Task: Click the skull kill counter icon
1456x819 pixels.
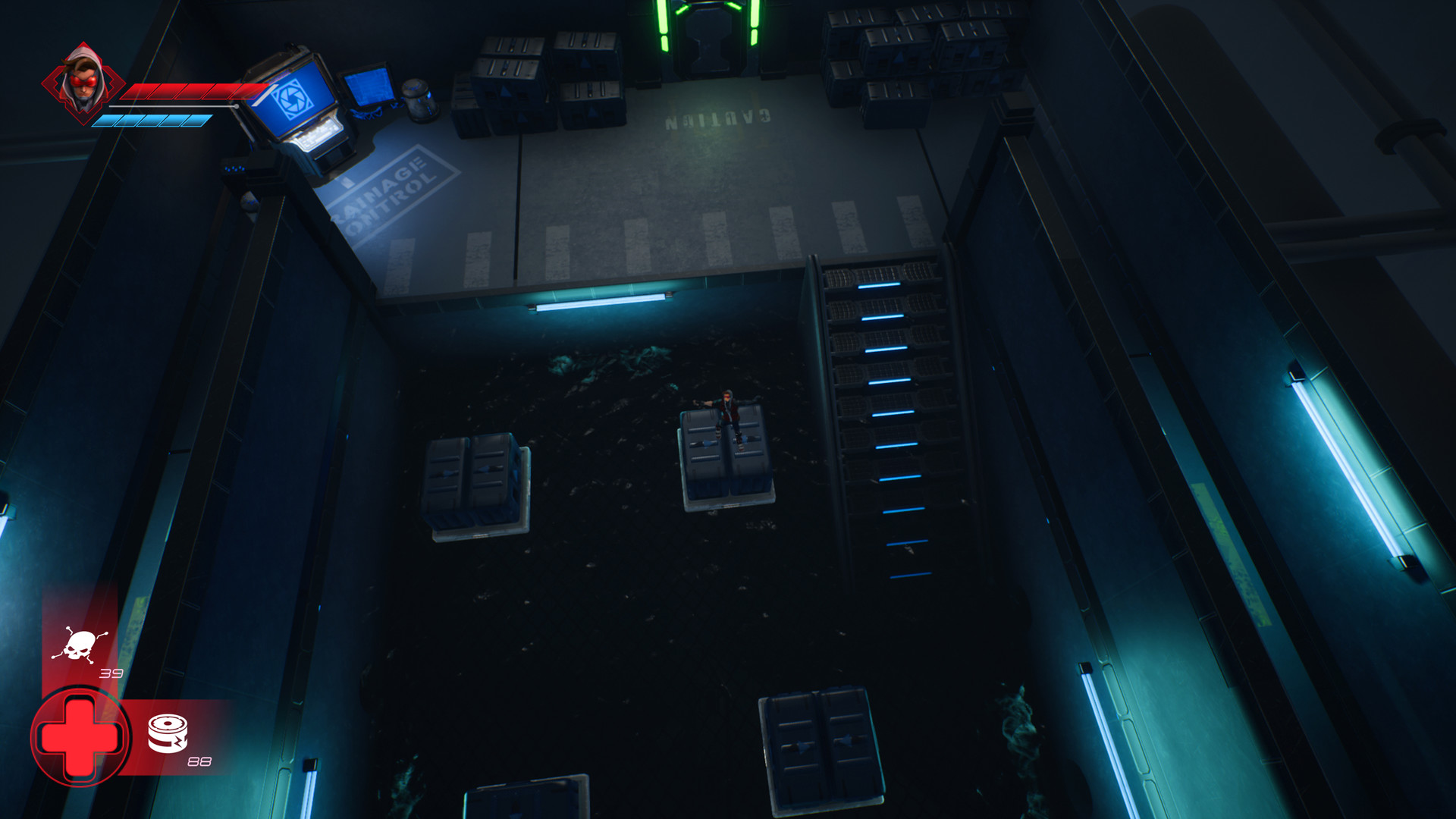Action: (x=79, y=646)
